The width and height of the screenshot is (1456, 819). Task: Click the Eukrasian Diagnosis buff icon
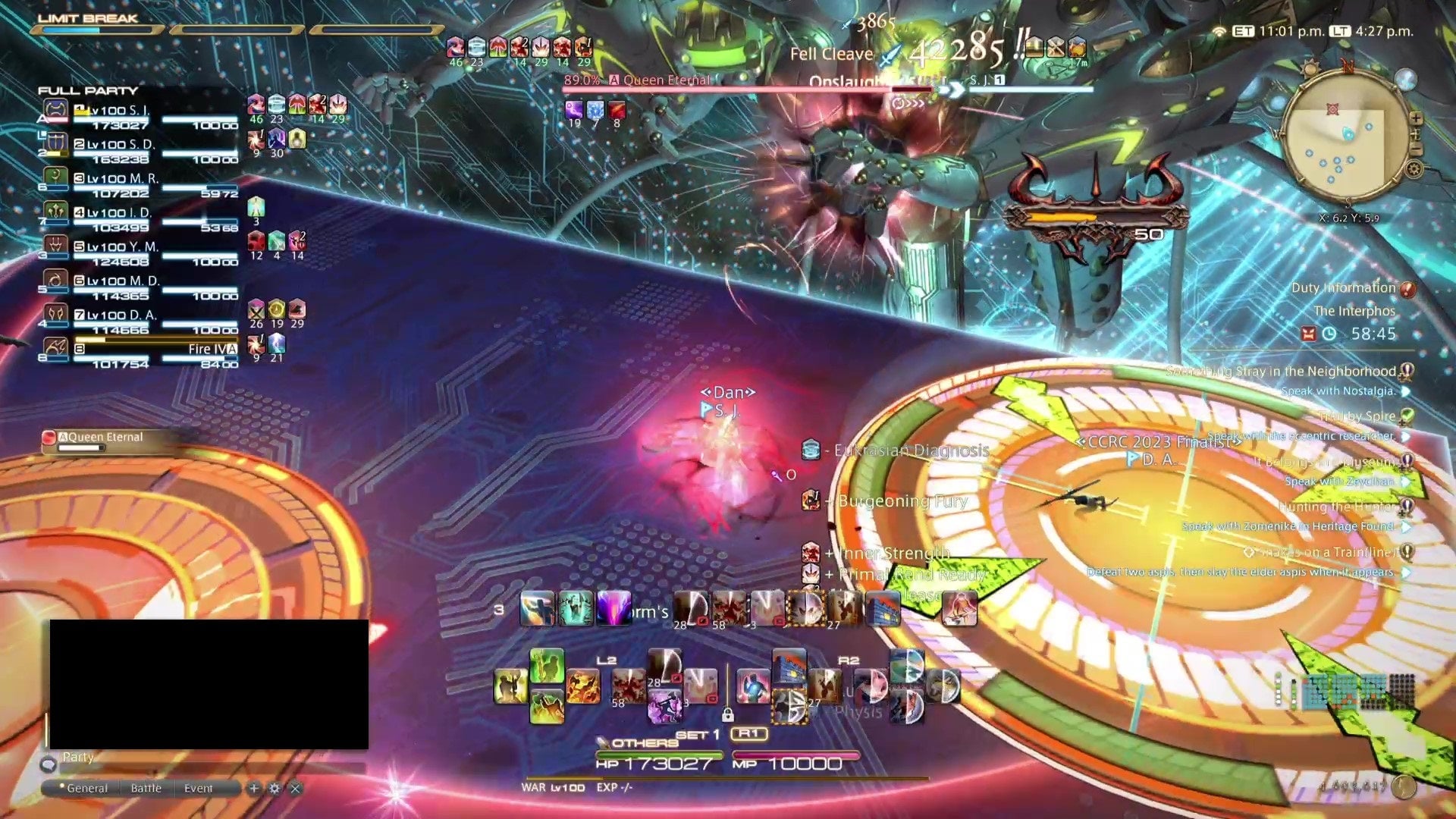coord(810,450)
